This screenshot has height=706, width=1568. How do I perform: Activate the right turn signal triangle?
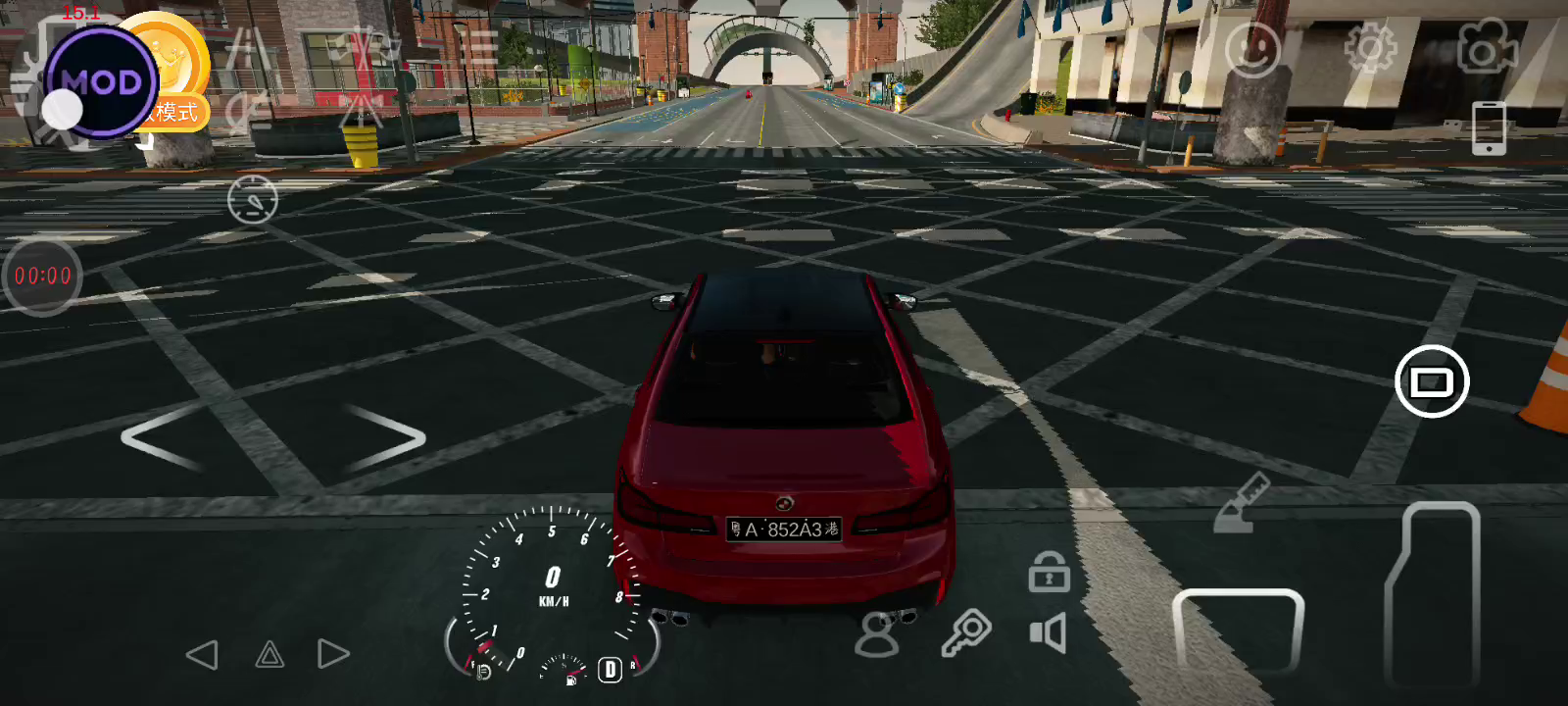[333, 654]
